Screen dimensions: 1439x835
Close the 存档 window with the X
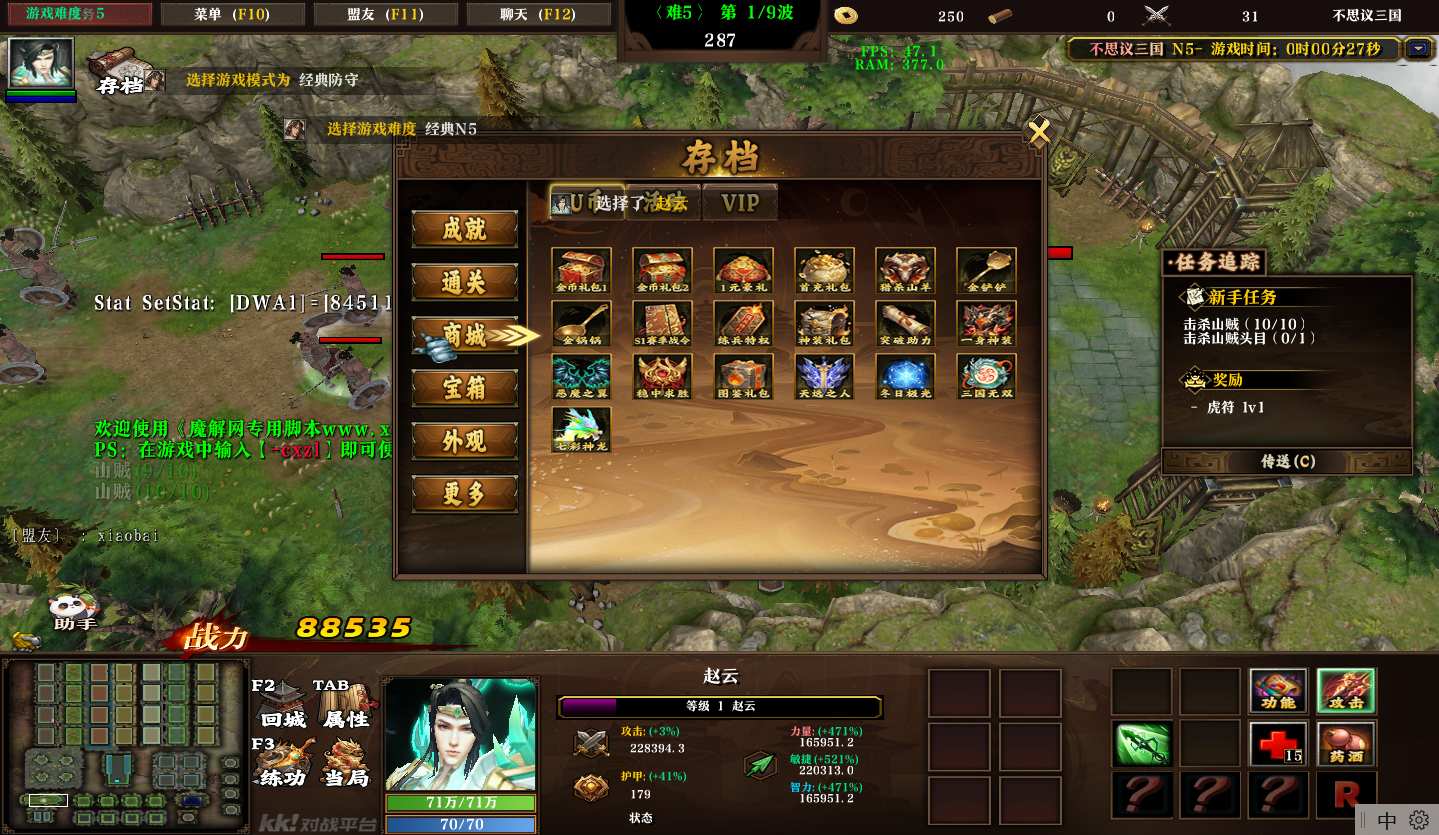tap(1039, 133)
